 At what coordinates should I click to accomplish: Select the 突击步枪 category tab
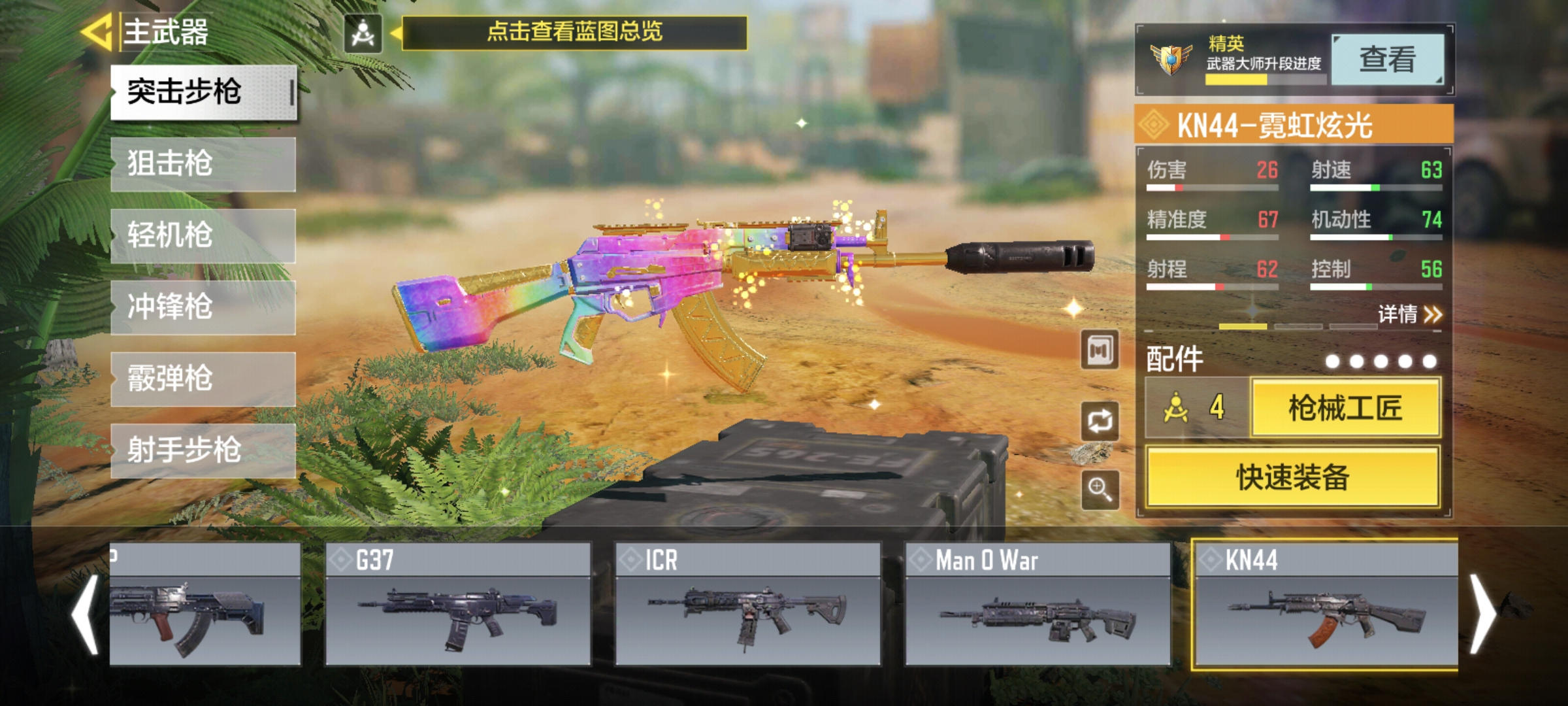(x=203, y=92)
